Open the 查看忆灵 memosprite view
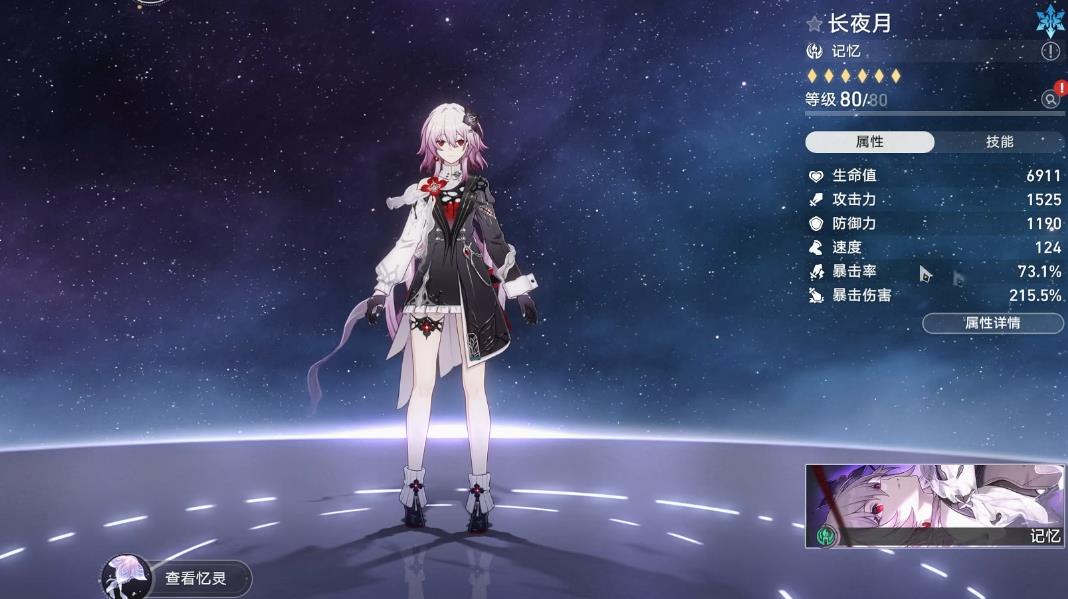This screenshot has width=1068, height=599. click(176, 578)
